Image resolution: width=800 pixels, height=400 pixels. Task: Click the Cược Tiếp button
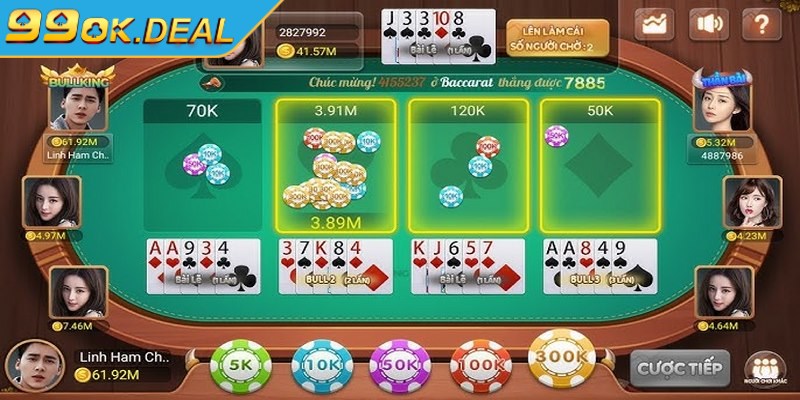click(x=679, y=366)
